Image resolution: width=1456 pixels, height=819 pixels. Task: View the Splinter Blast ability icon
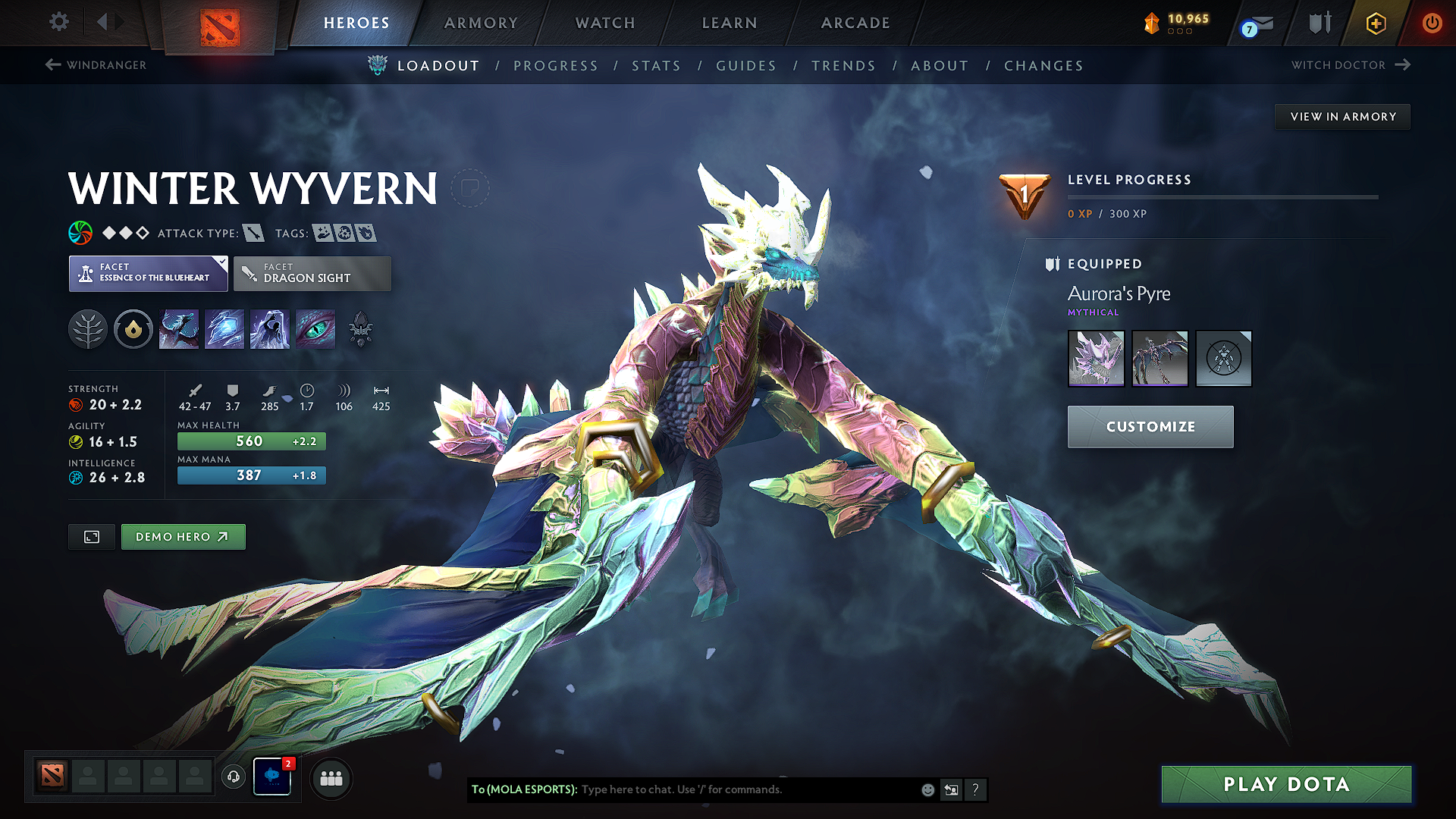pyautogui.click(x=224, y=329)
